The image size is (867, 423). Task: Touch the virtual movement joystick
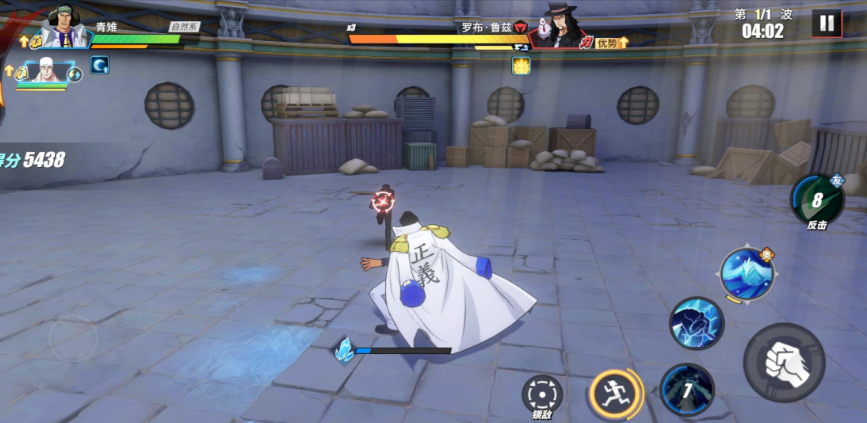(x=73, y=340)
